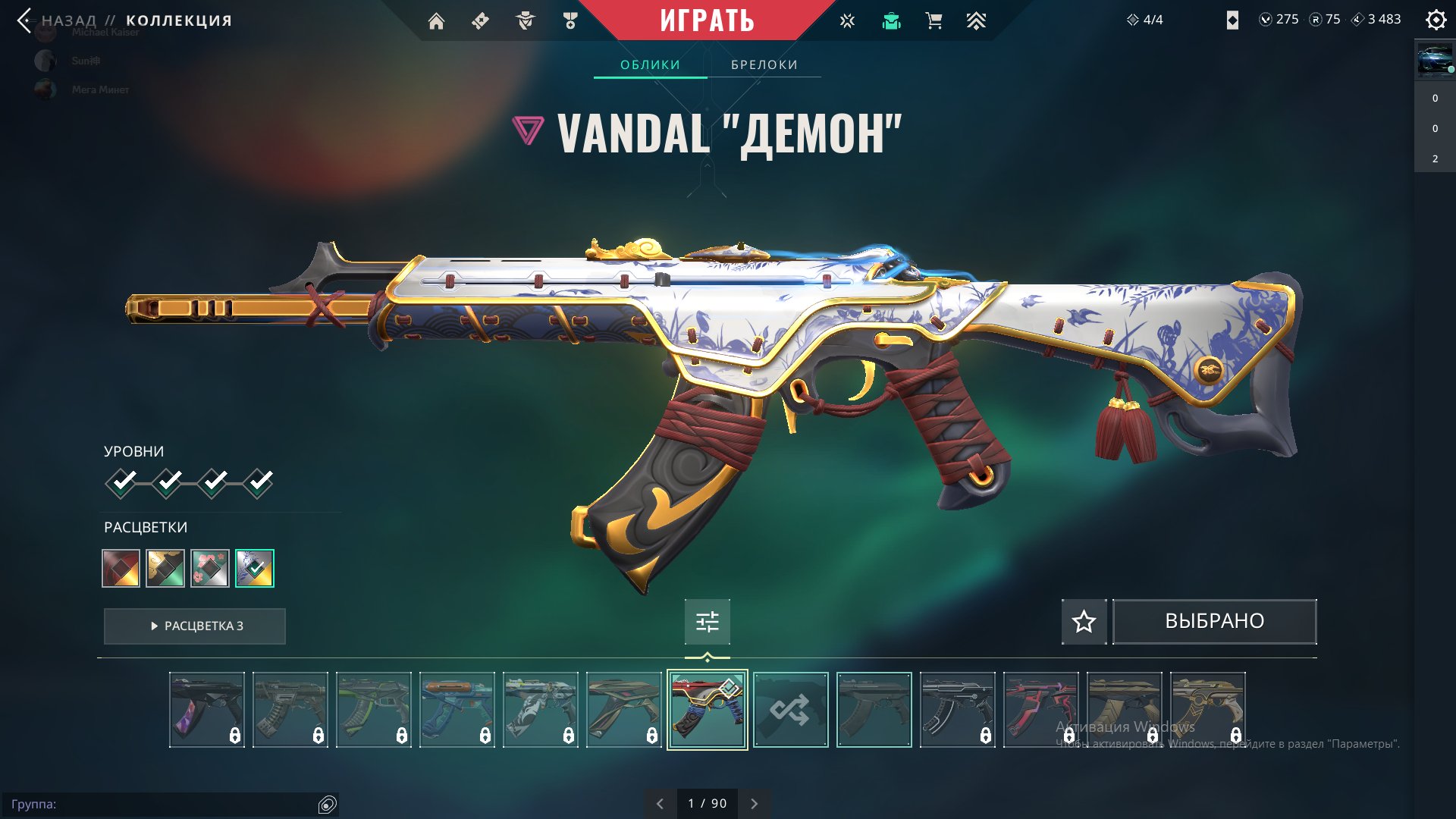Choose the first red-gold color variant

click(x=121, y=568)
